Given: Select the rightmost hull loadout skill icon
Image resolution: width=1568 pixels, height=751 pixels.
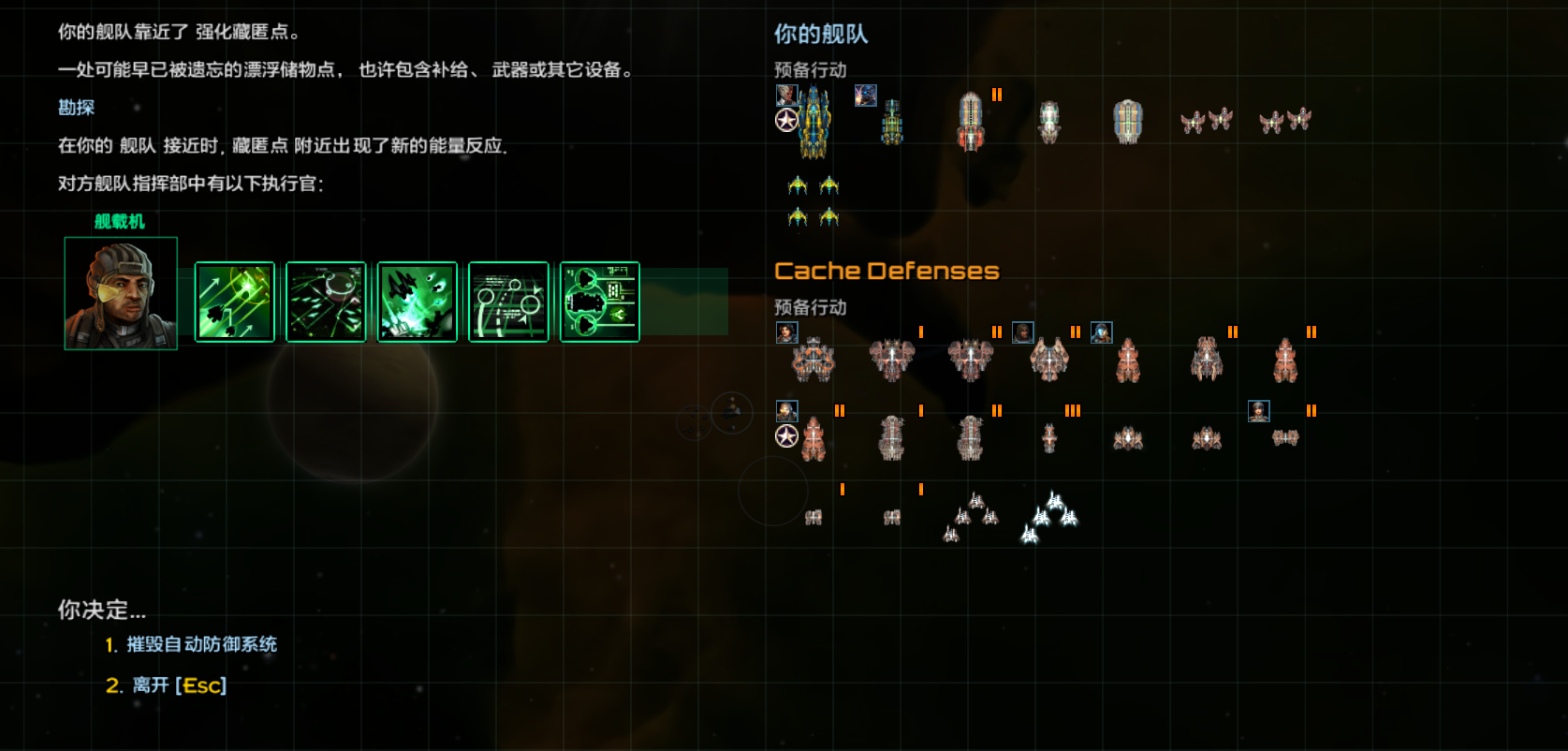Looking at the screenshot, I should [x=598, y=302].
